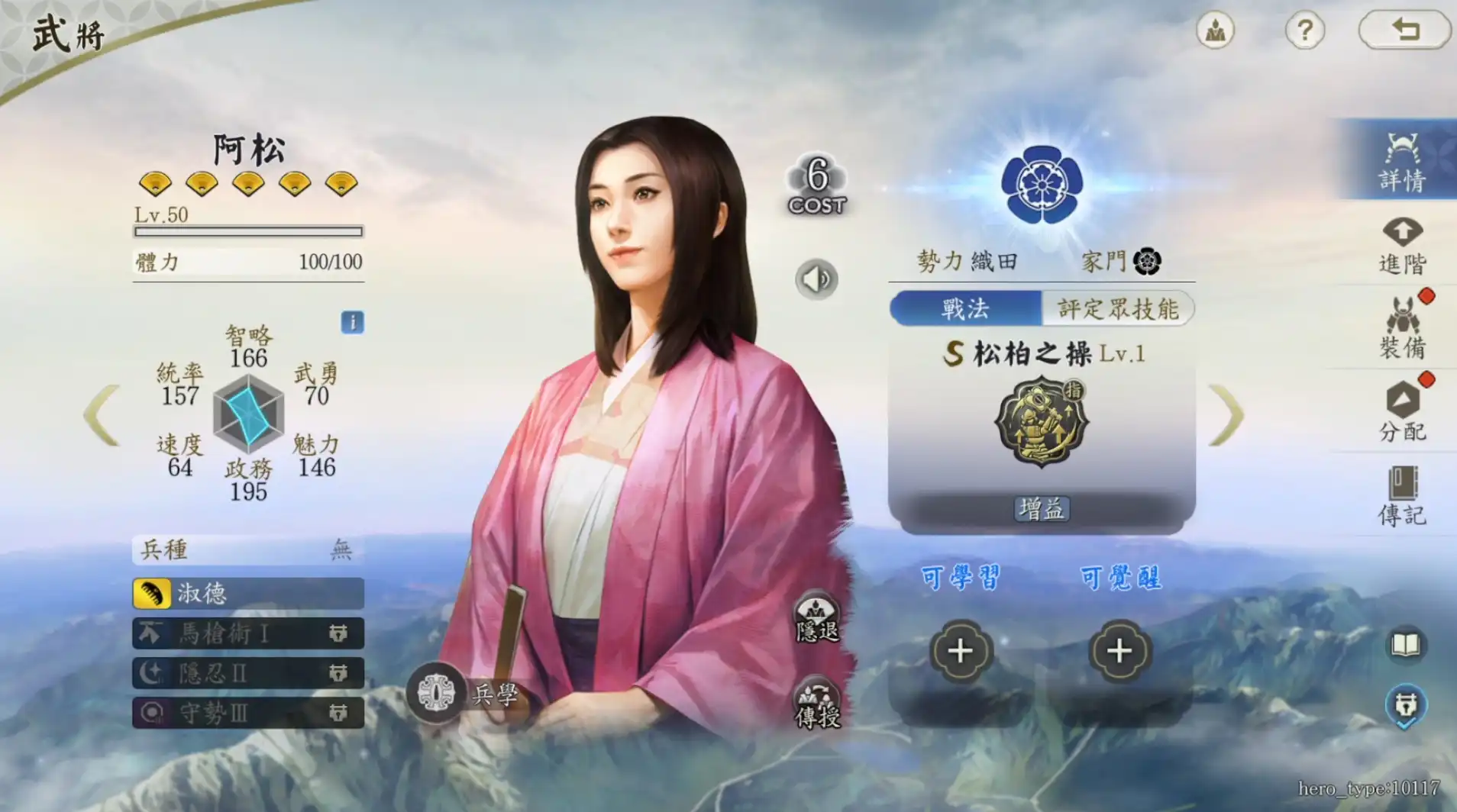Mute the character voice with speaker icon

point(816,279)
